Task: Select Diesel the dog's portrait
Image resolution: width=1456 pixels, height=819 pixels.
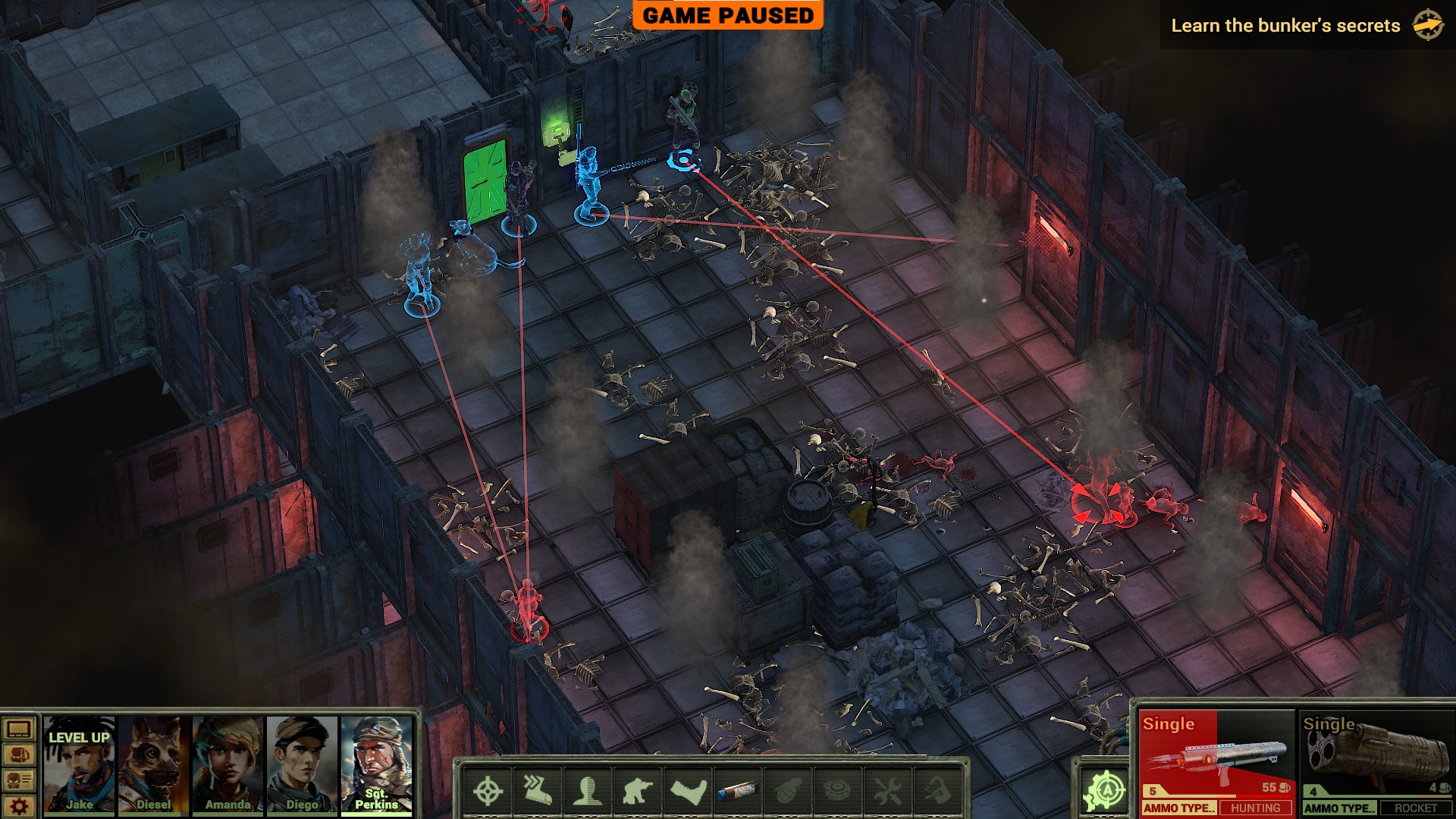Action: pos(153,764)
